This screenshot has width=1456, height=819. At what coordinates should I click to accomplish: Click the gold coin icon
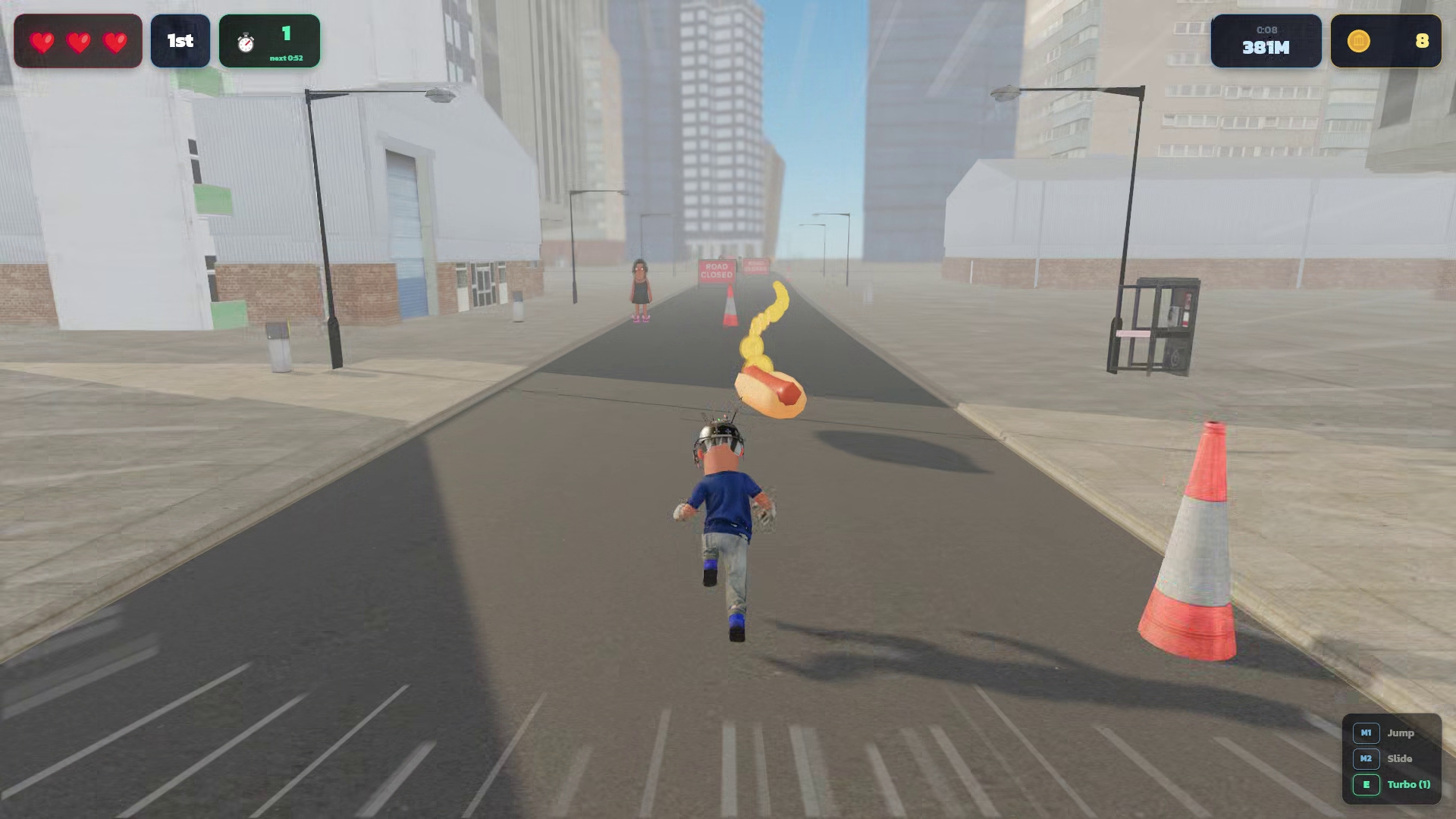pyautogui.click(x=1358, y=41)
